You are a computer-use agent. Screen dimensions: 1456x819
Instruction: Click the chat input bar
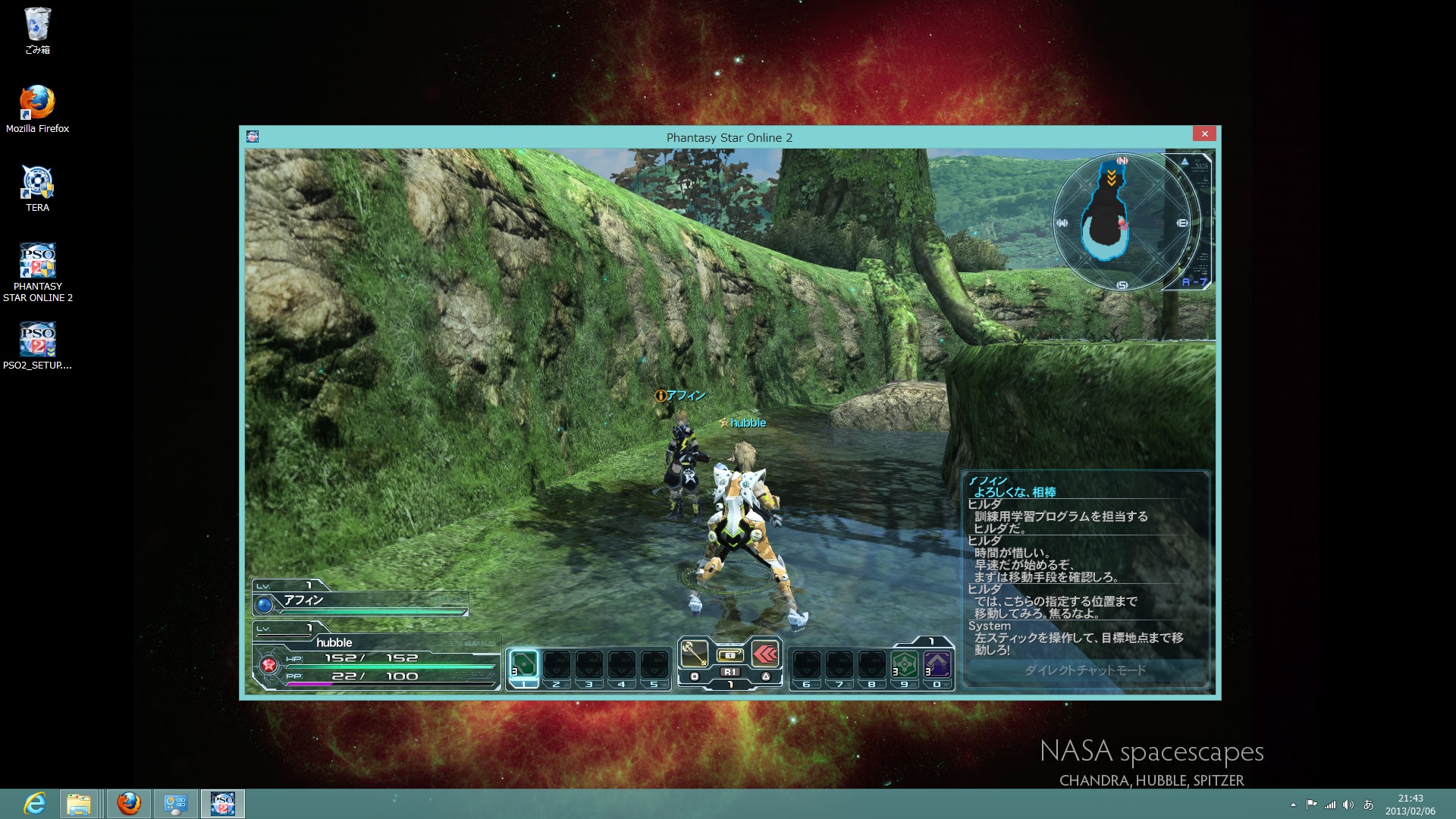[1085, 670]
